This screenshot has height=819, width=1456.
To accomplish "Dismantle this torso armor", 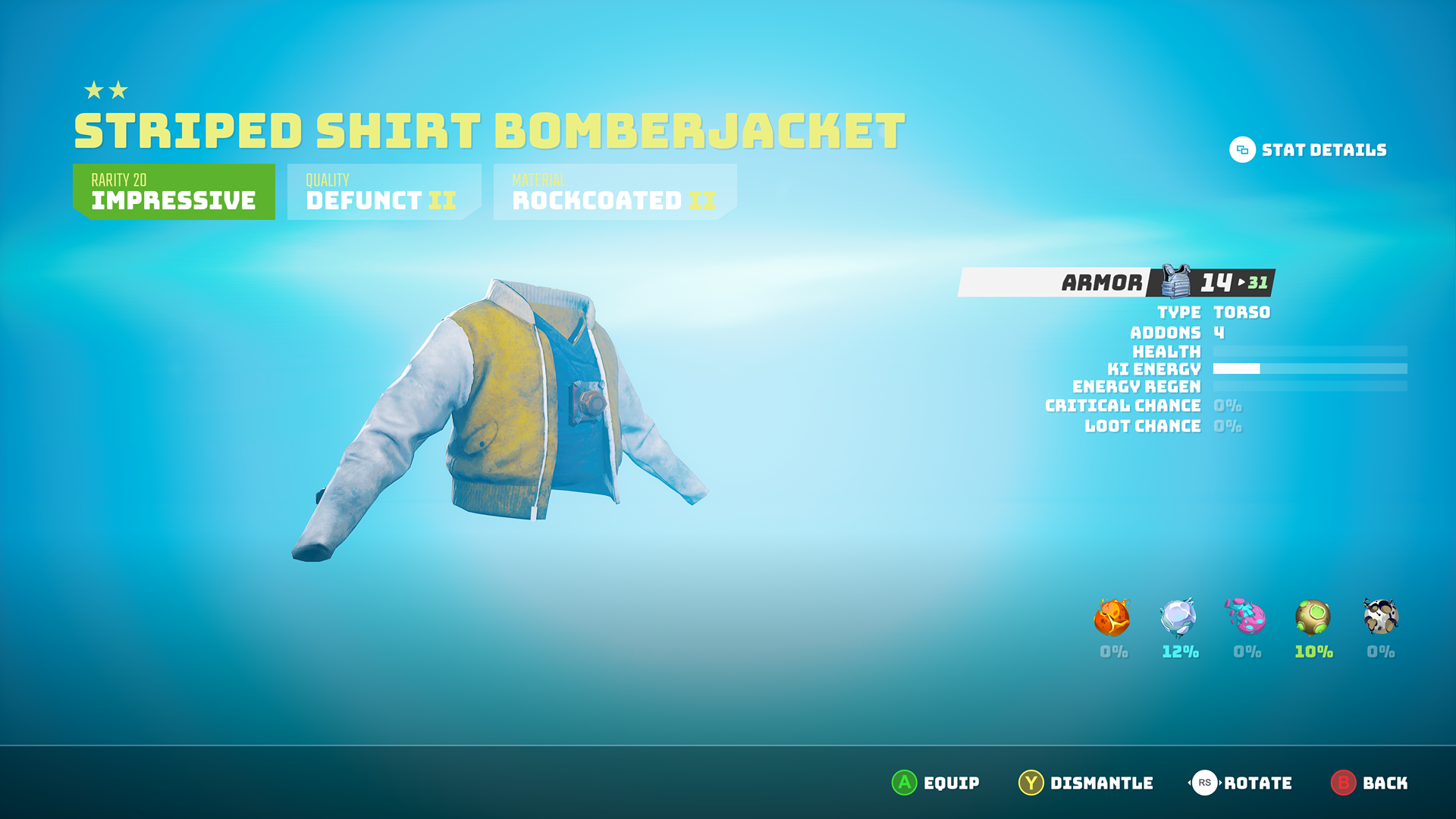I will point(1085,783).
